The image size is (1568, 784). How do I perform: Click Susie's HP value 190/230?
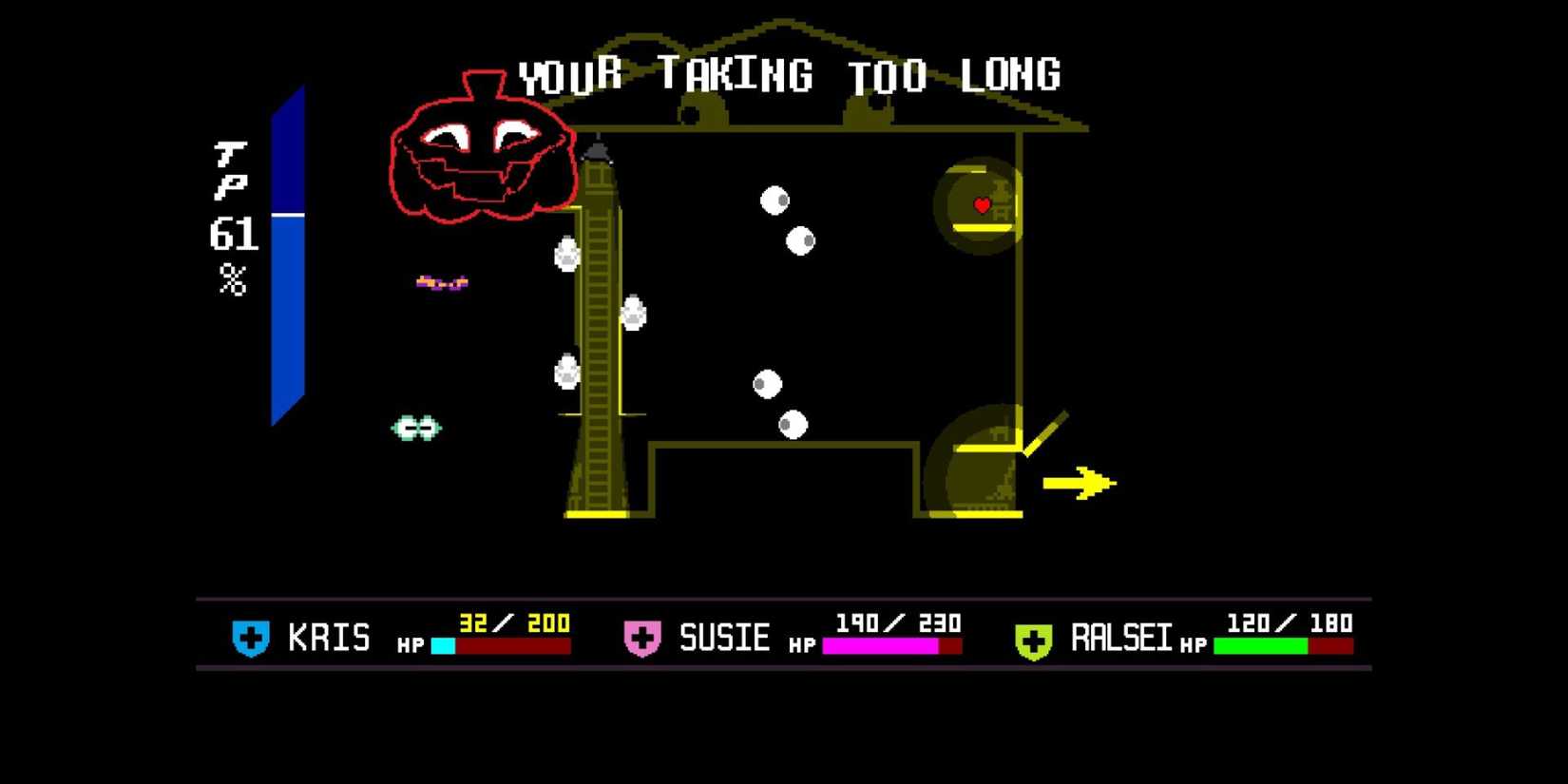[898, 623]
